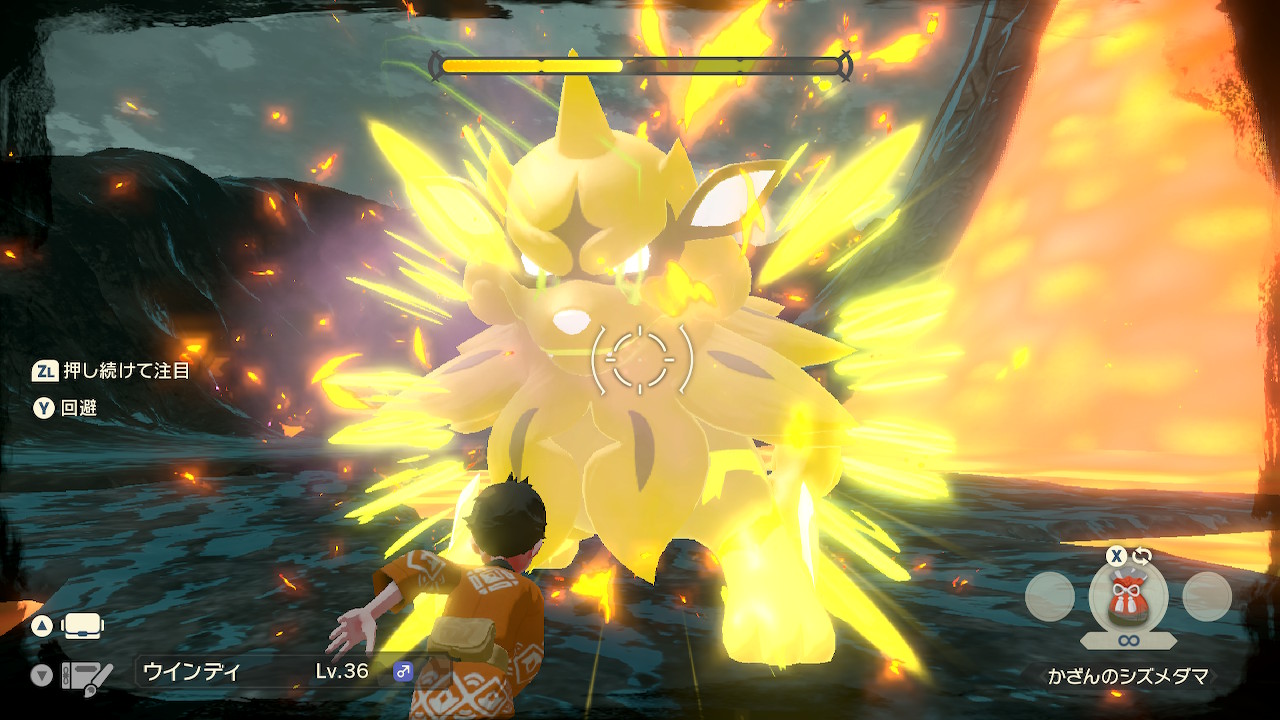This screenshot has height=720, width=1280.
Task: Open the satchel bag icon
Action: [83, 627]
